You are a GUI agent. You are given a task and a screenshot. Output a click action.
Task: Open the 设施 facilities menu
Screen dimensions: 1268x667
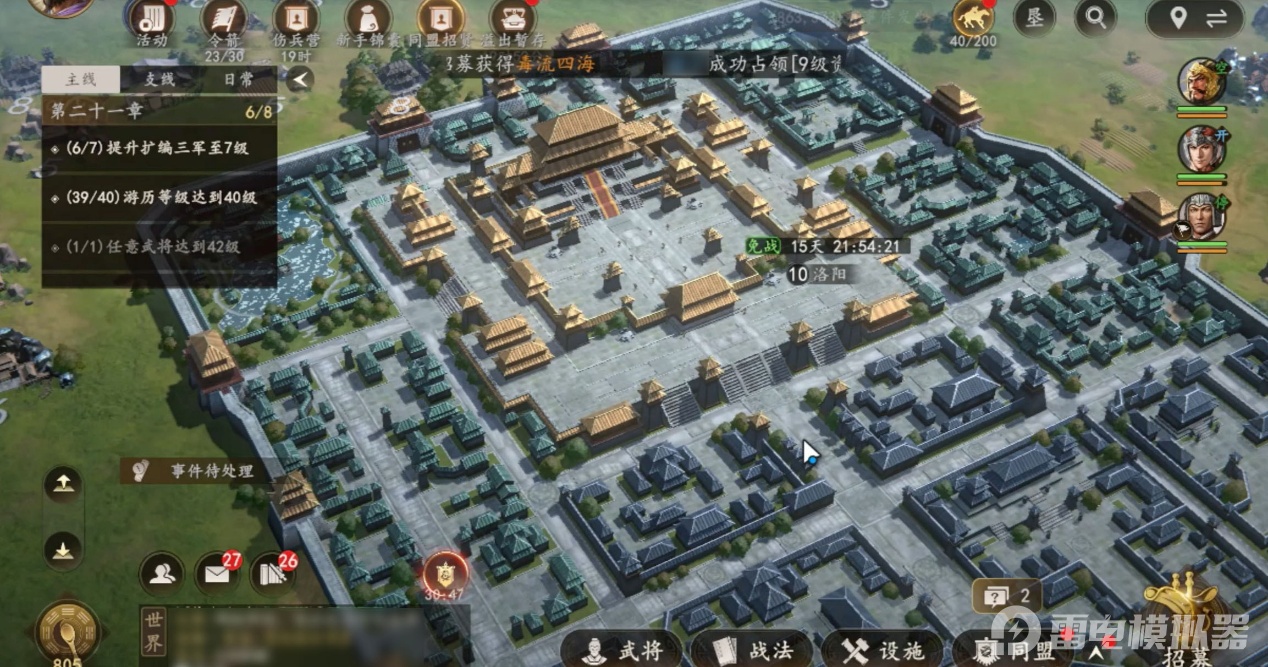(x=883, y=650)
